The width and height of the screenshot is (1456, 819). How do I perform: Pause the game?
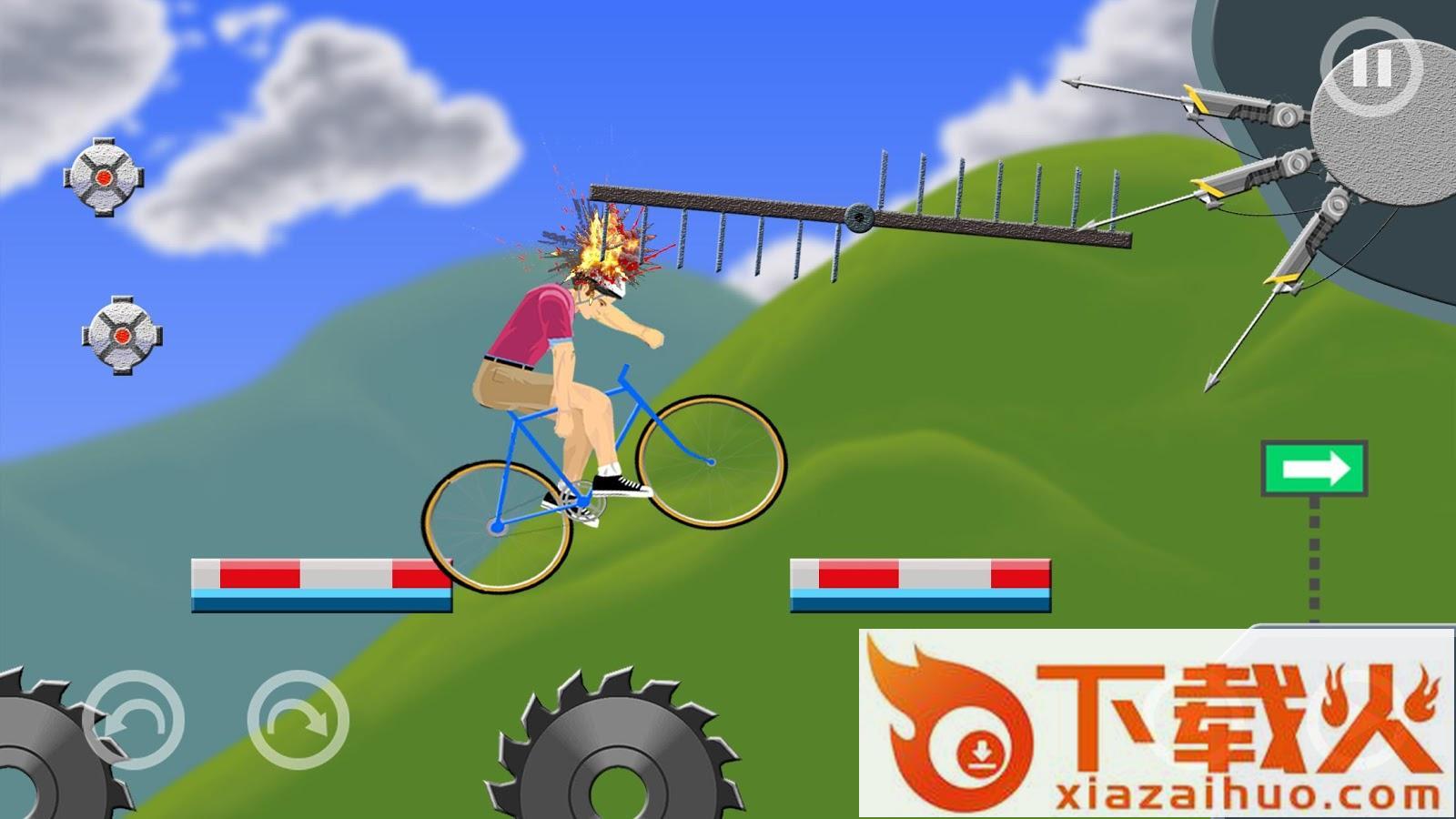1370,66
